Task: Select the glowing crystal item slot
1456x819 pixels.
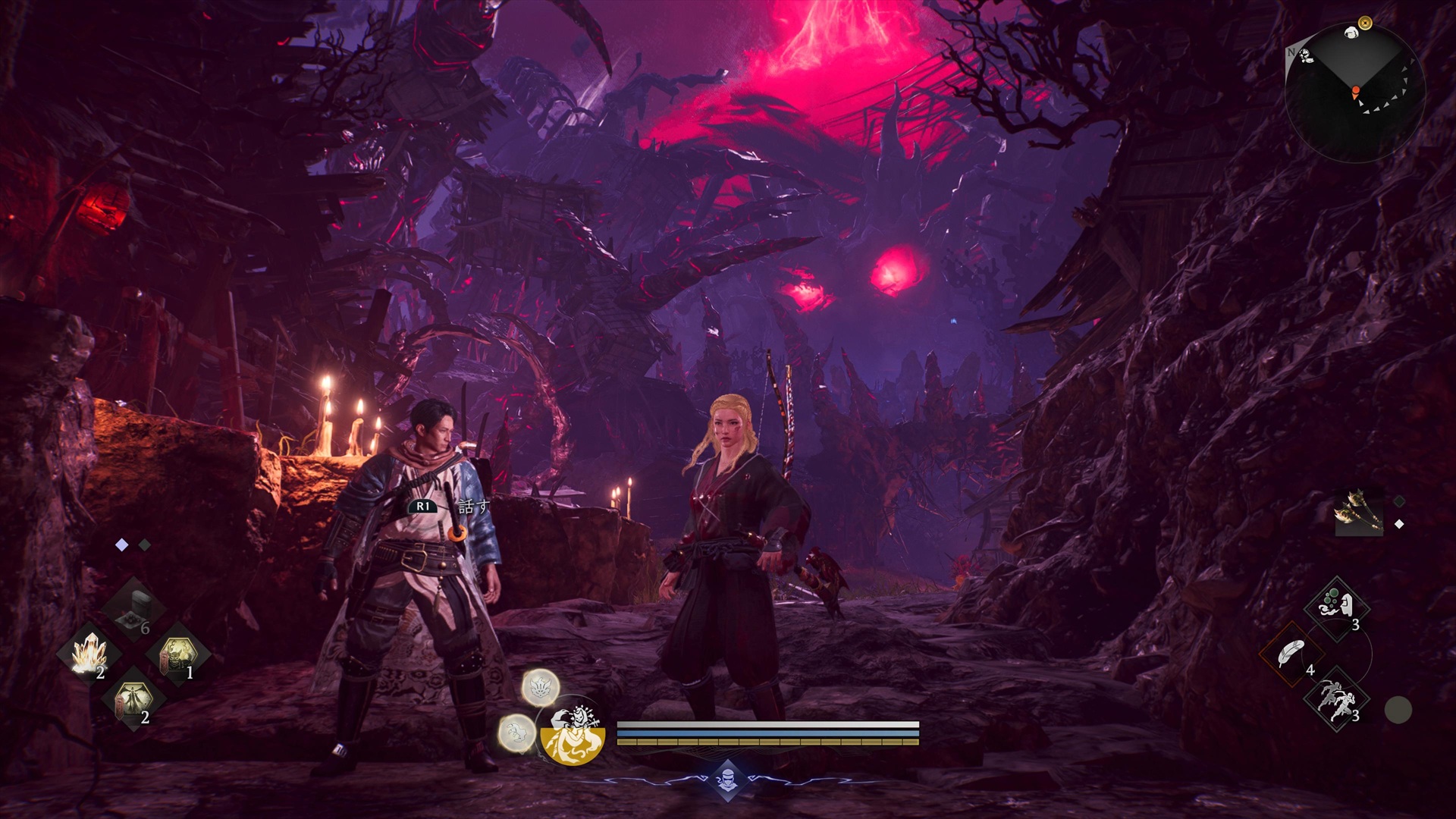Action: pyautogui.click(x=89, y=655)
